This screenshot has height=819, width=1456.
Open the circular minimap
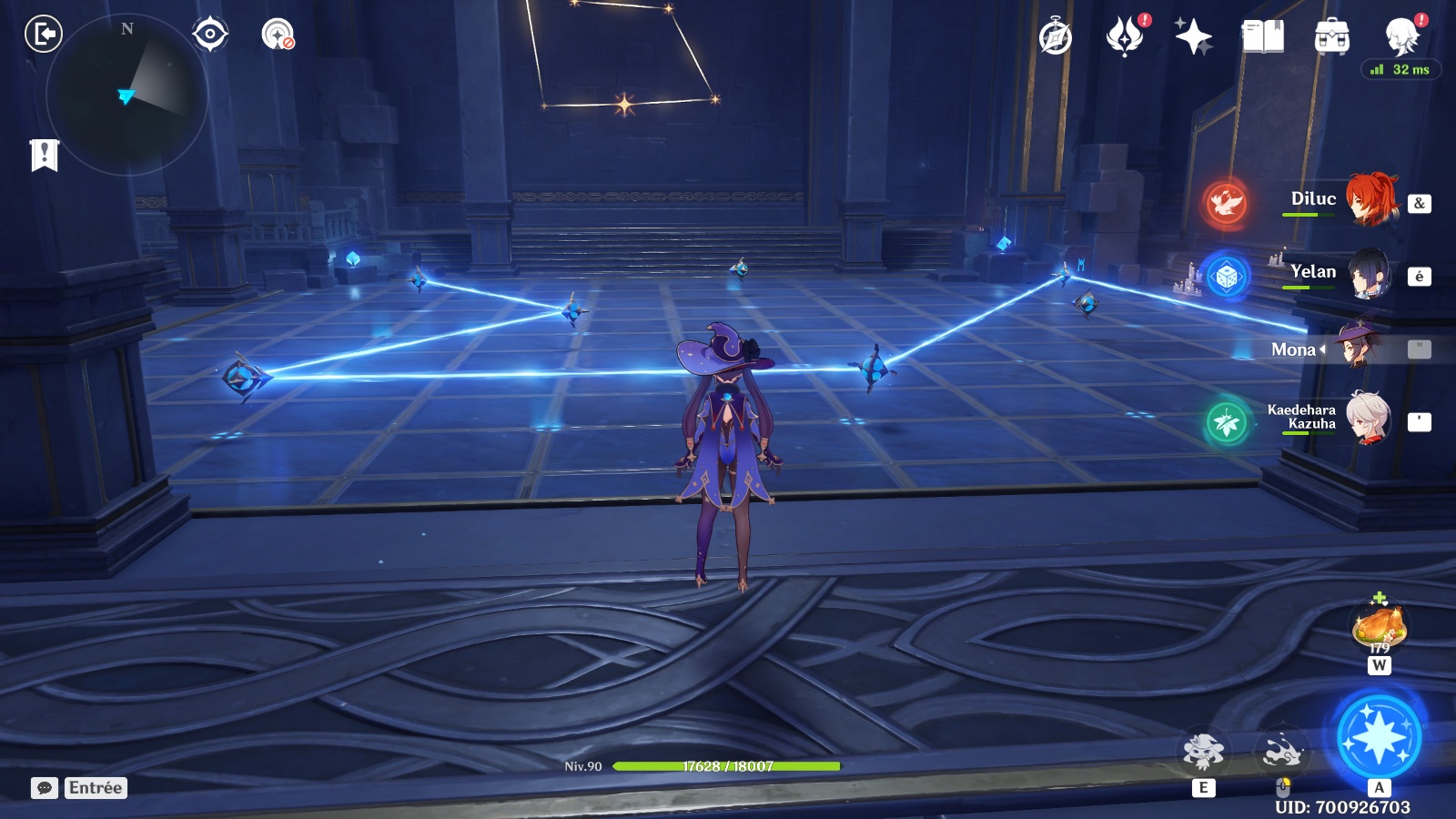pyautogui.click(x=126, y=95)
